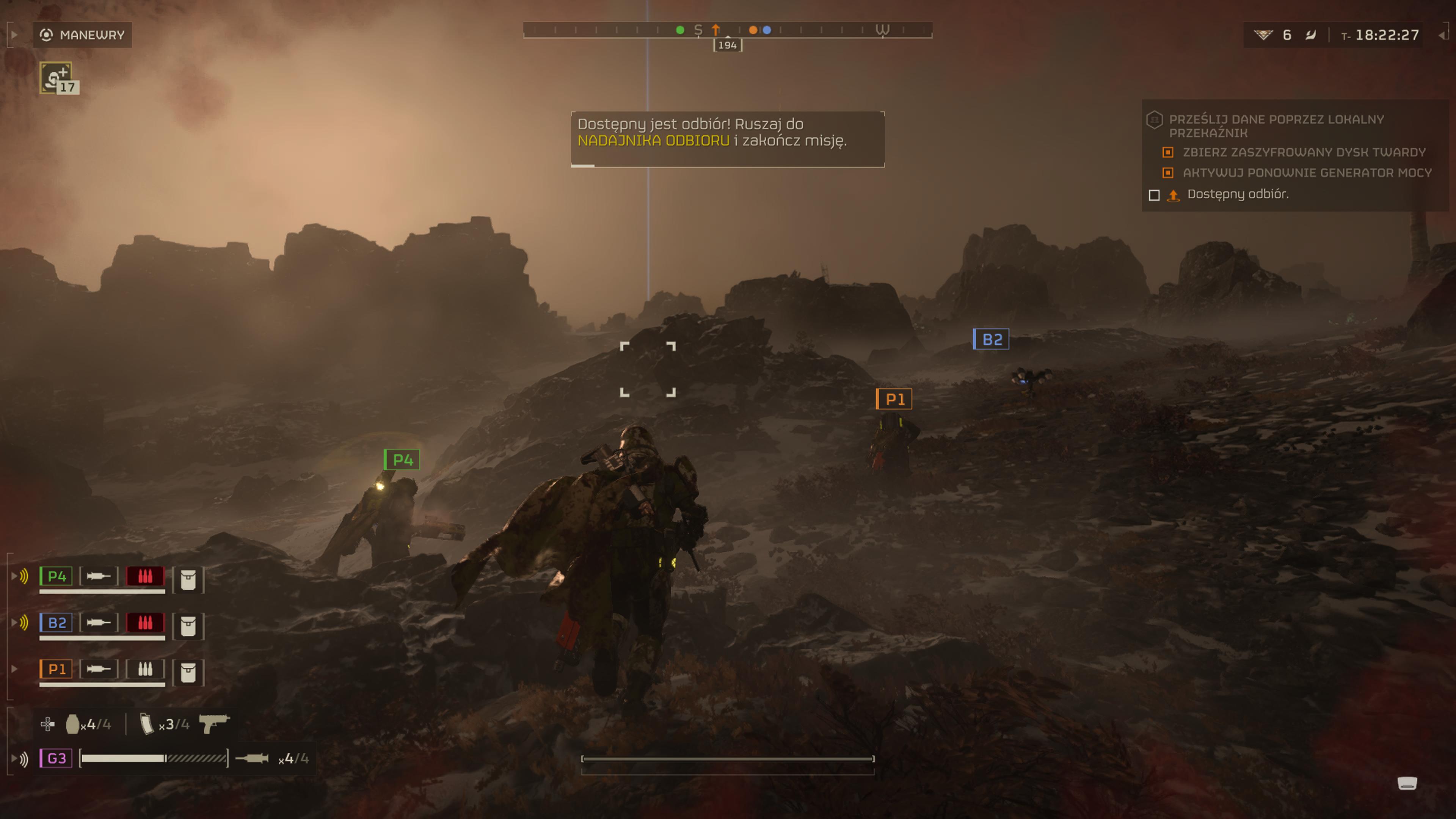Viewport: 1456px width, 819px height.
Task: Select the orange P1 teammate marker in the scene
Action: (894, 400)
